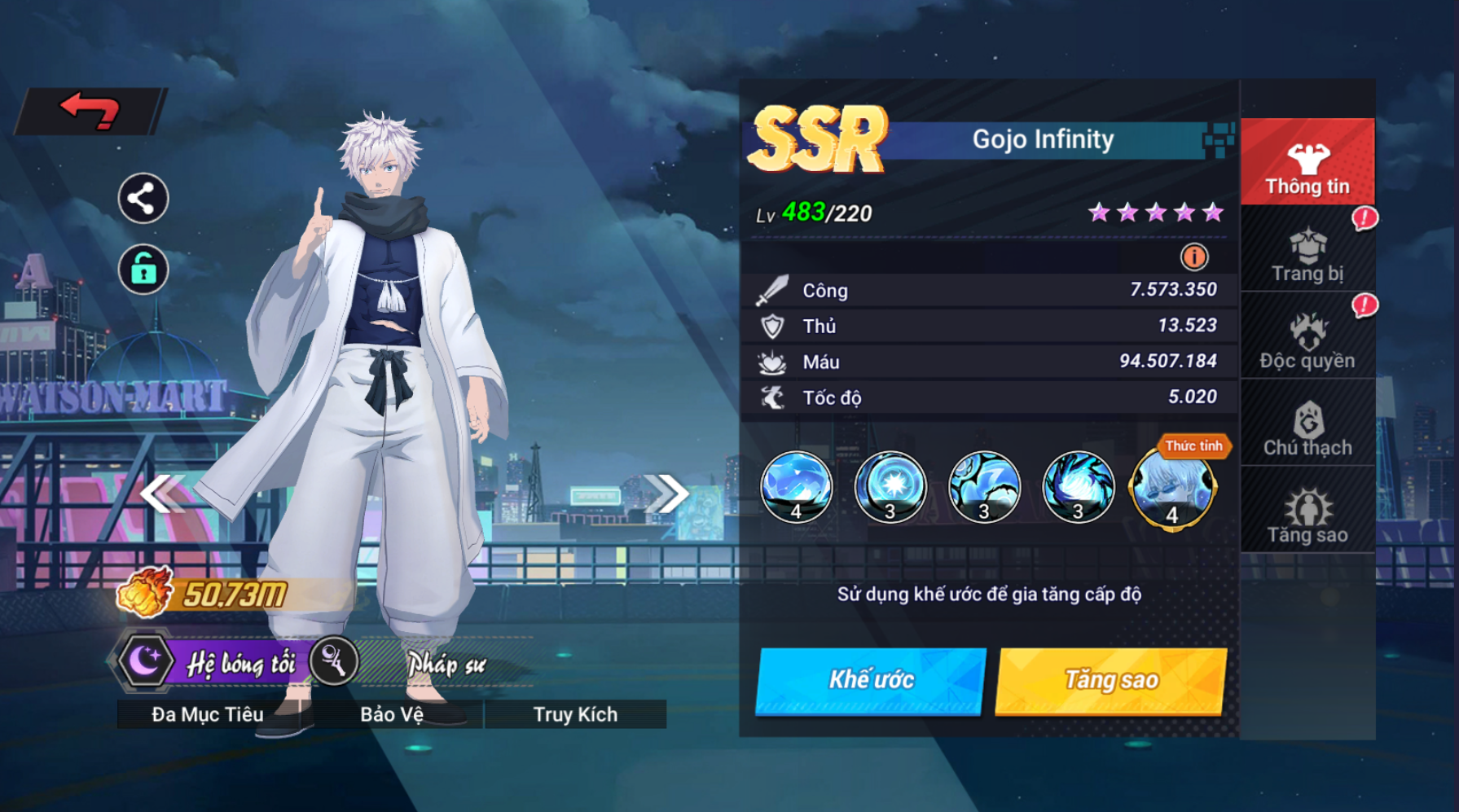
Task: Inspect the blue starburst orb skill
Action: click(x=890, y=488)
